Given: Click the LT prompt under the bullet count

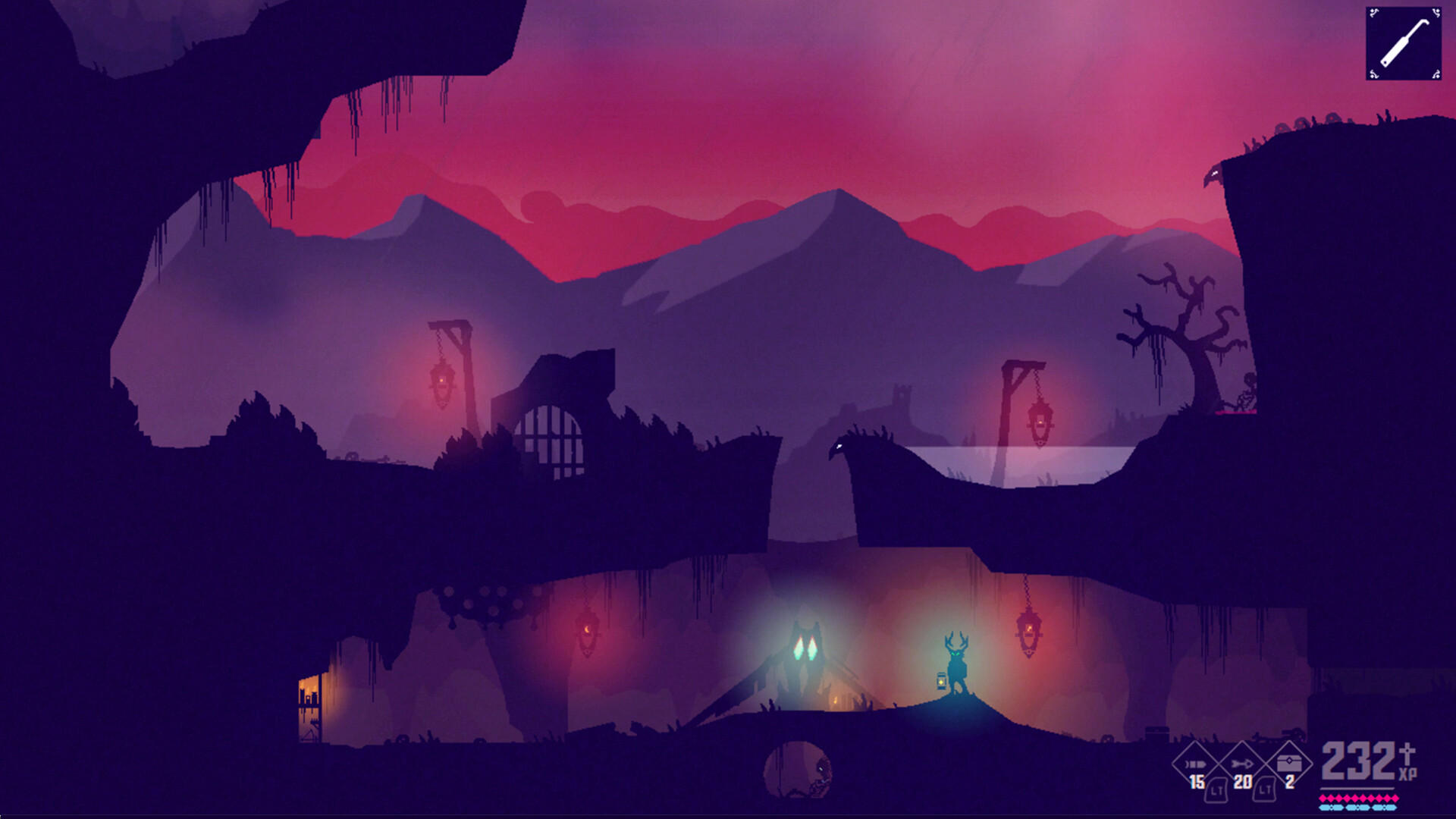Looking at the screenshot, I should click(x=1217, y=790).
